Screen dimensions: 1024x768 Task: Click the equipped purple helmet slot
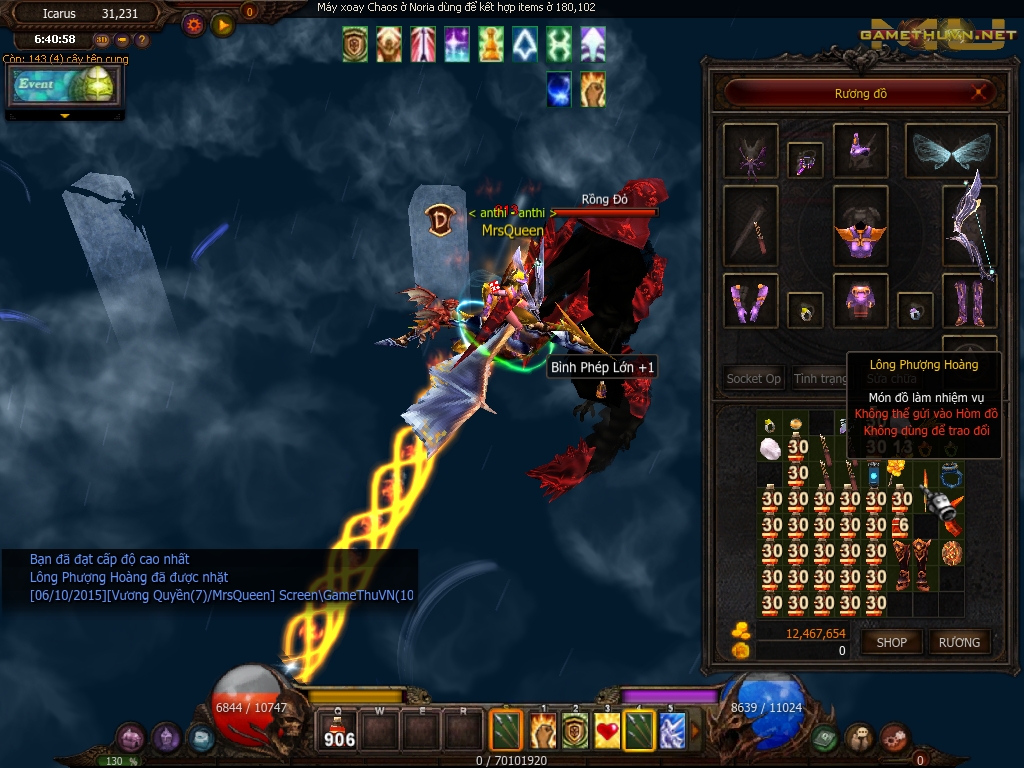point(860,151)
